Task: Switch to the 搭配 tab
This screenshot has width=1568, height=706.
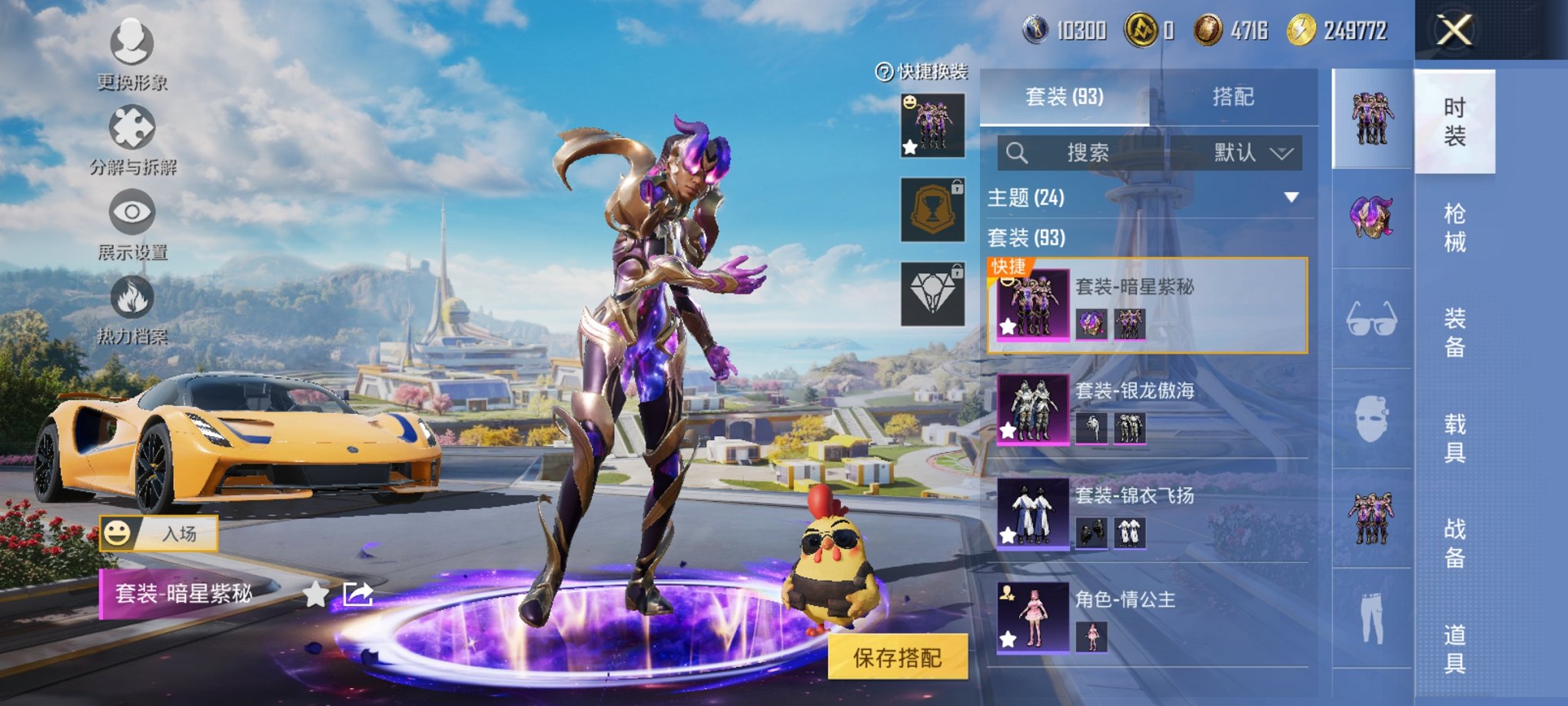Action: pos(1233,97)
